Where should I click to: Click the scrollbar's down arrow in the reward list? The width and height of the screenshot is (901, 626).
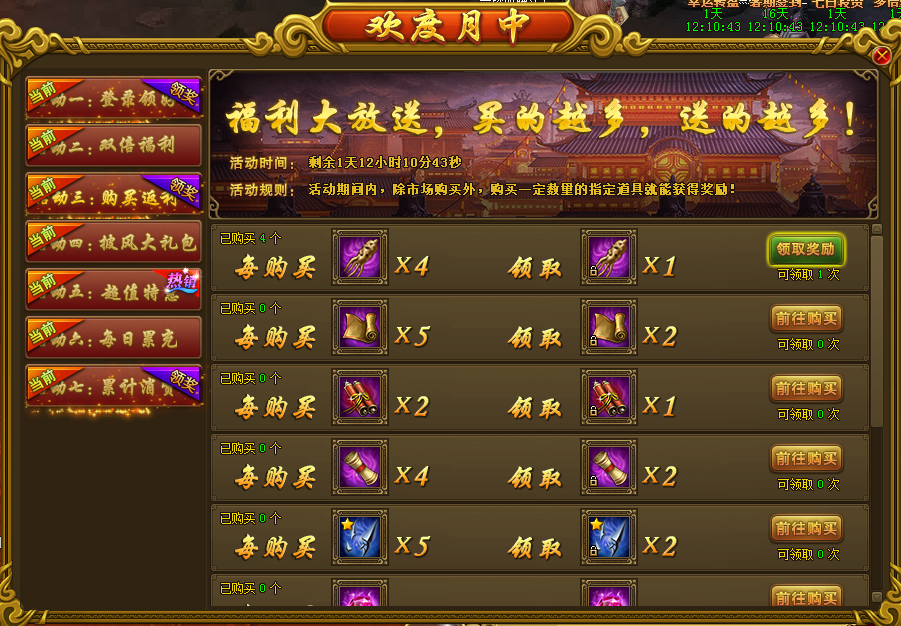[877, 597]
